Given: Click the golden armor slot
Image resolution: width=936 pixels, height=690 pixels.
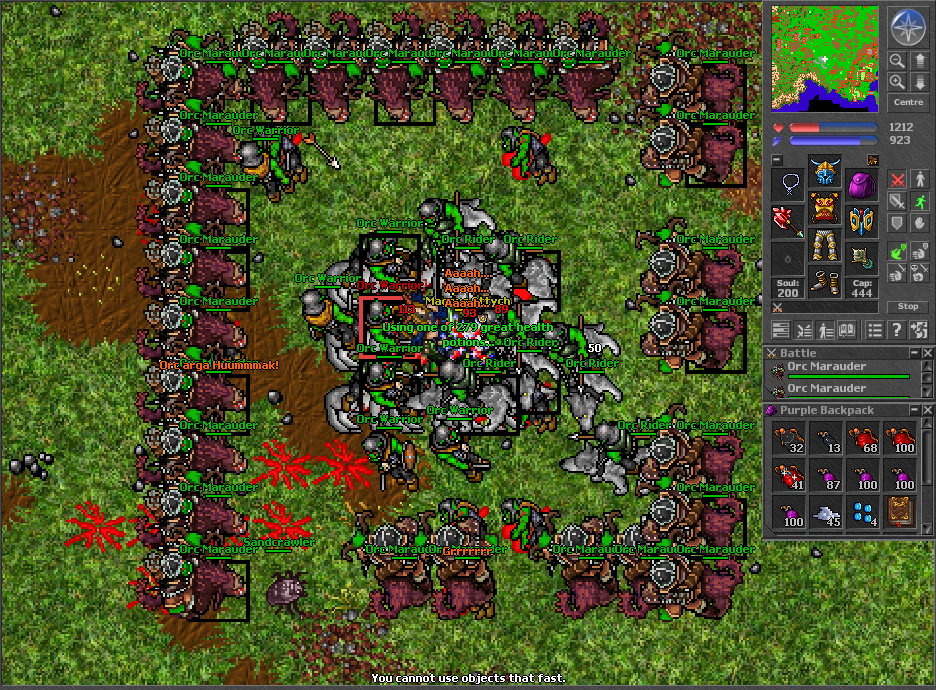Looking at the screenshot, I should click(x=825, y=210).
